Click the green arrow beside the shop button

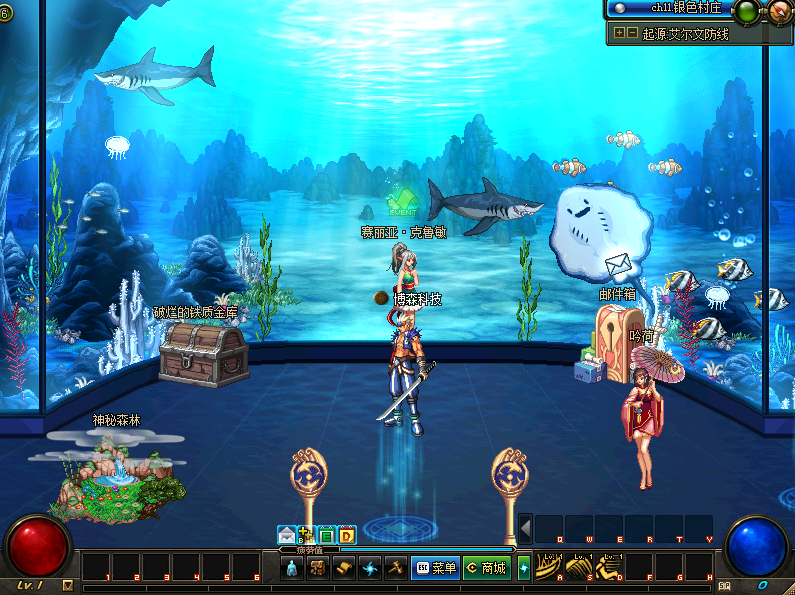[523, 569]
